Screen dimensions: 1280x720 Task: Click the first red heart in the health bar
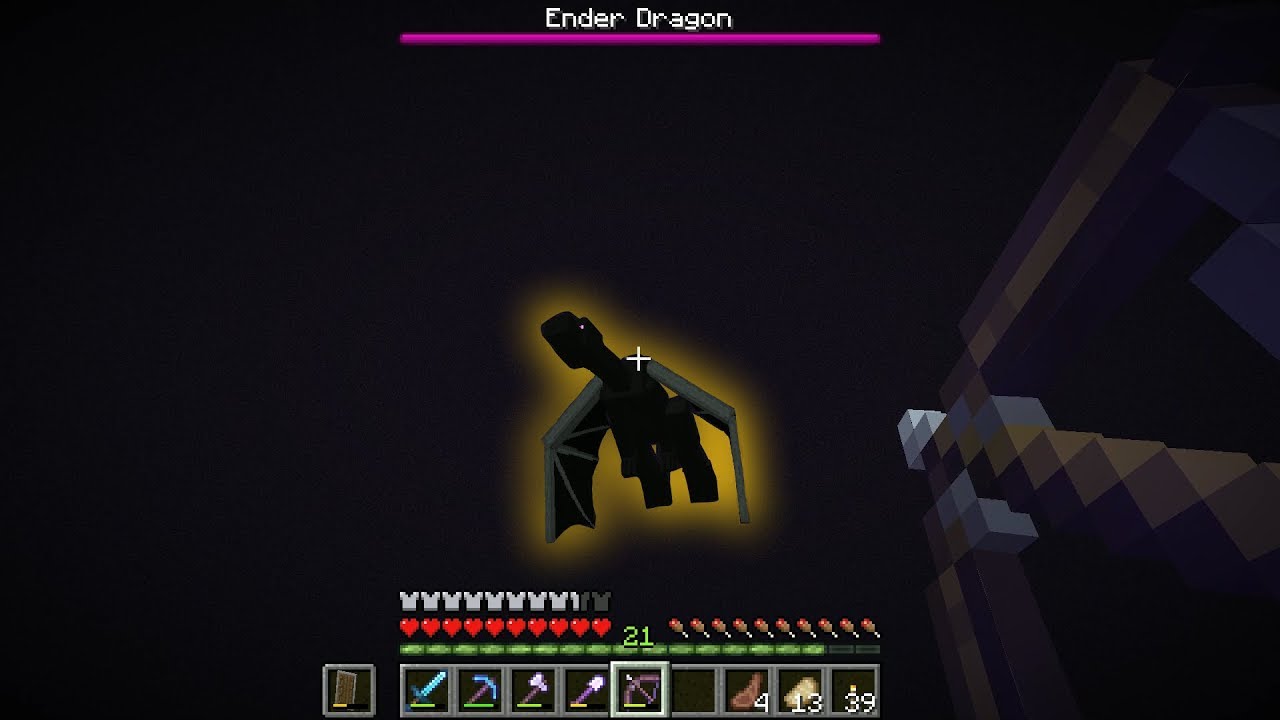pyautogui.click(x=408, y=629)
